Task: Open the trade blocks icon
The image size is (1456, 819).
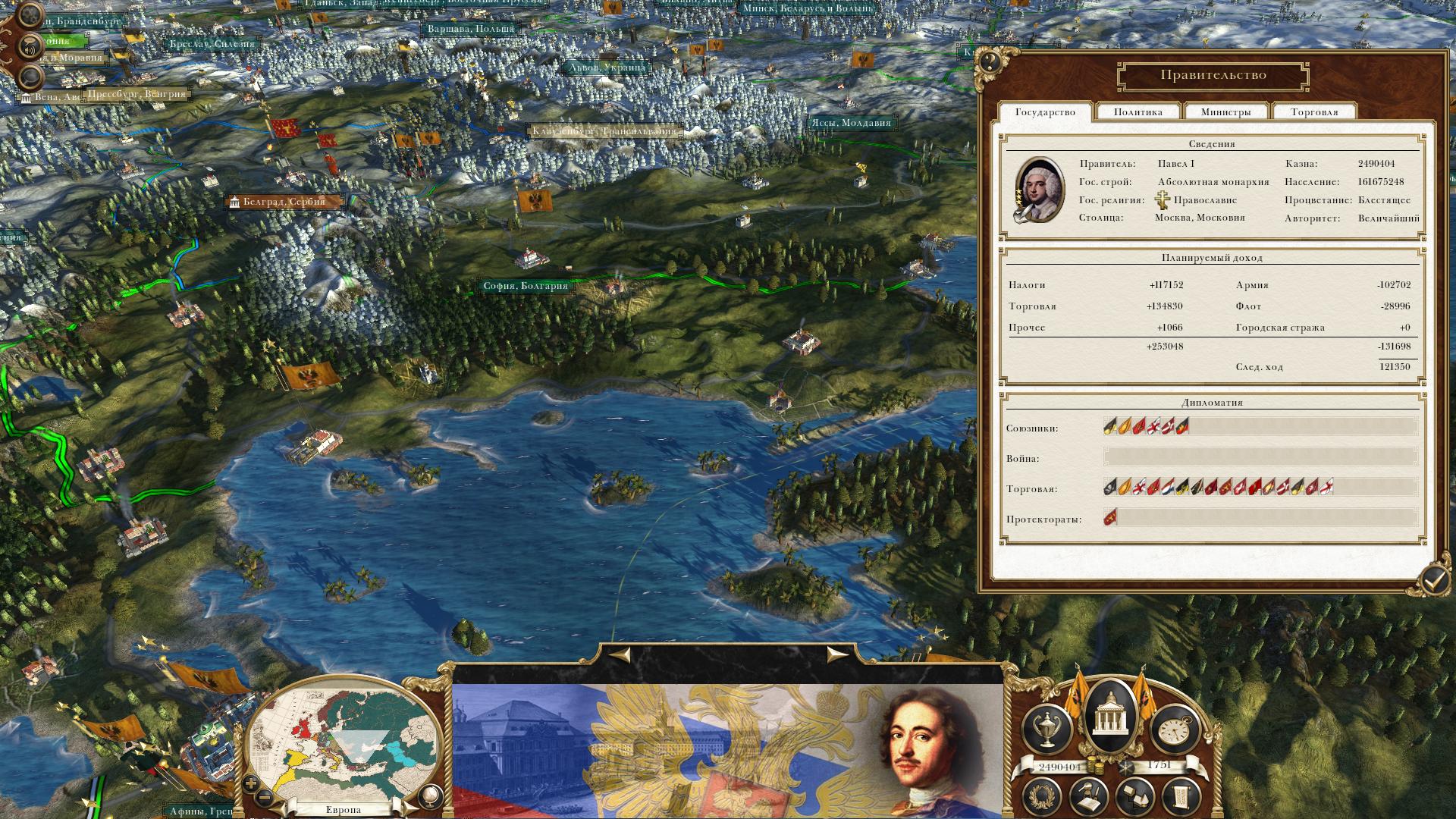Action: [x=1135, y=796]
